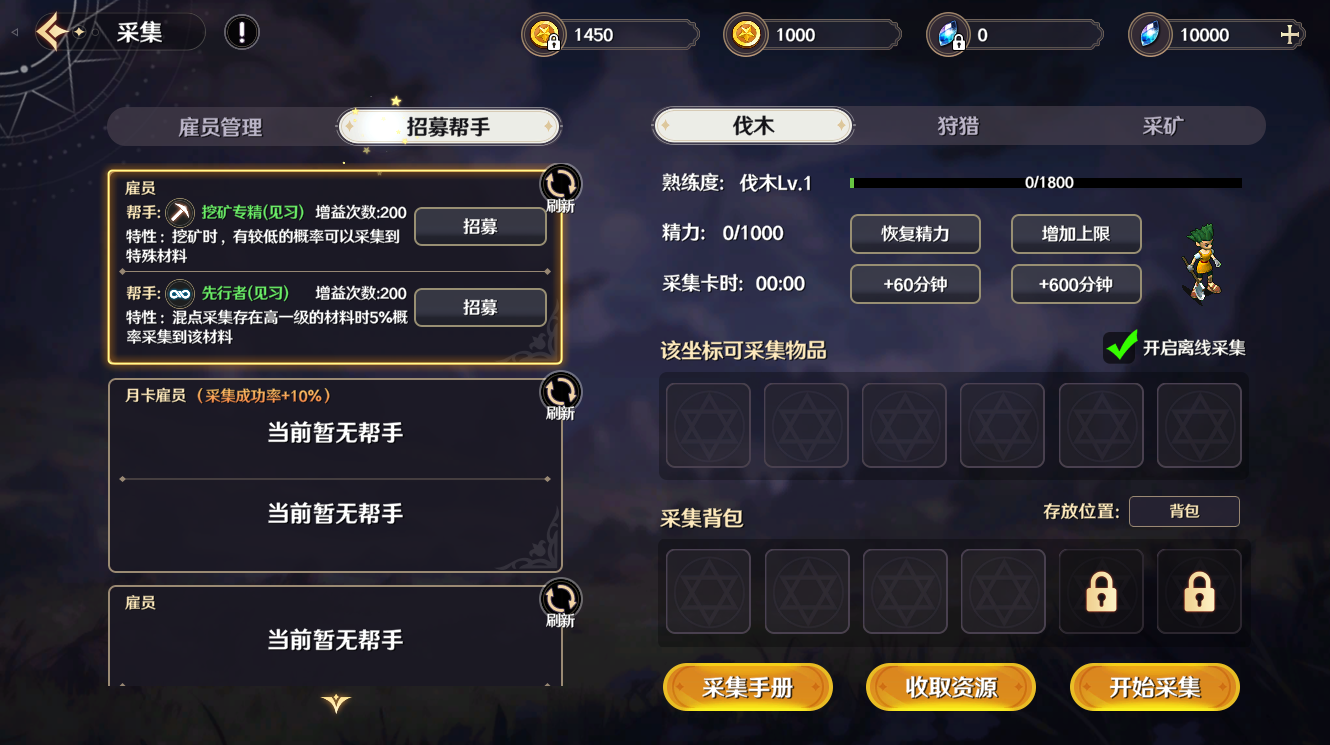1330x745 pixels.
Task: Click the 增加上限 button
Action: (x=1076, y=234)
